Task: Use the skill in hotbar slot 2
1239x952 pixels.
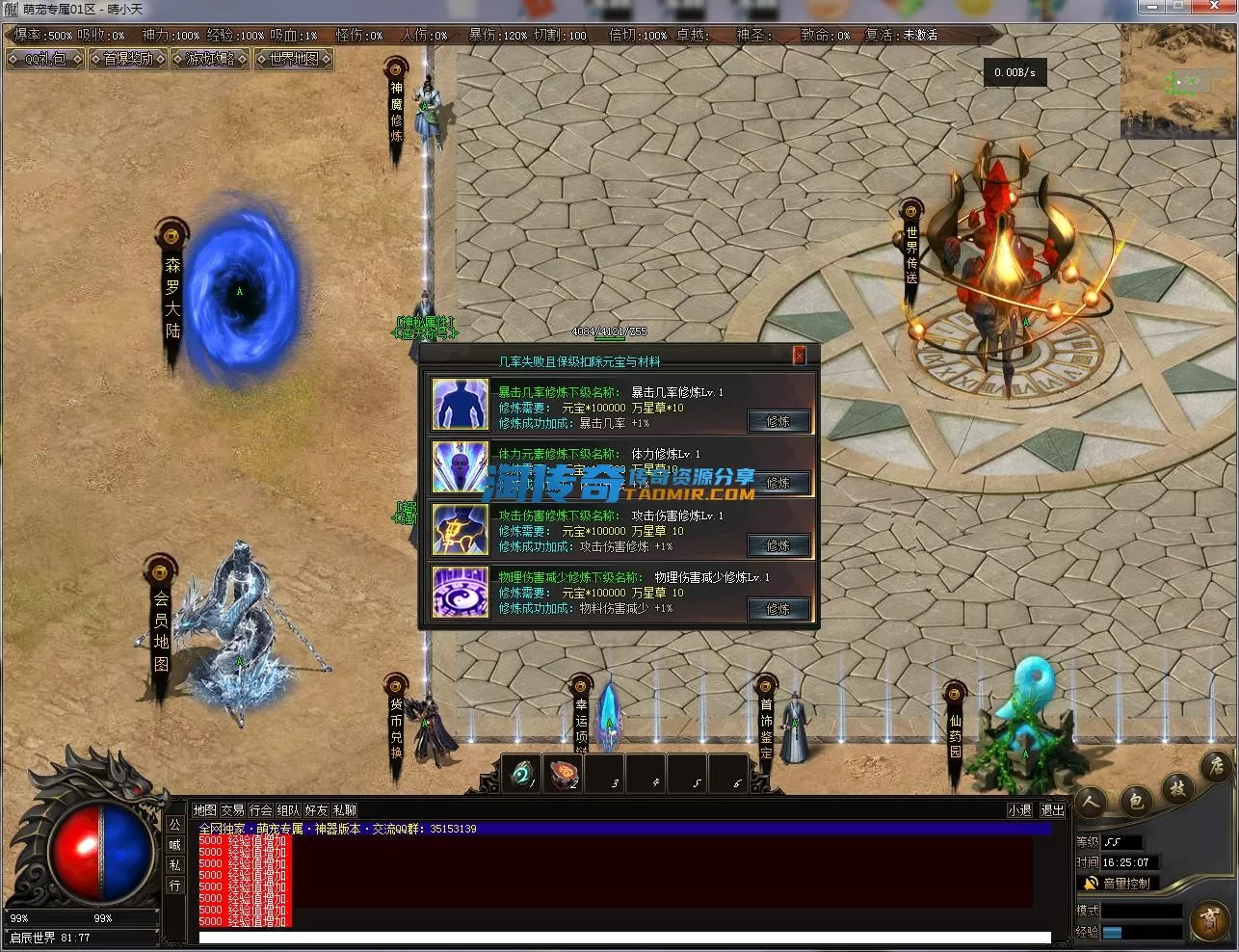Action: pos(565,773)
